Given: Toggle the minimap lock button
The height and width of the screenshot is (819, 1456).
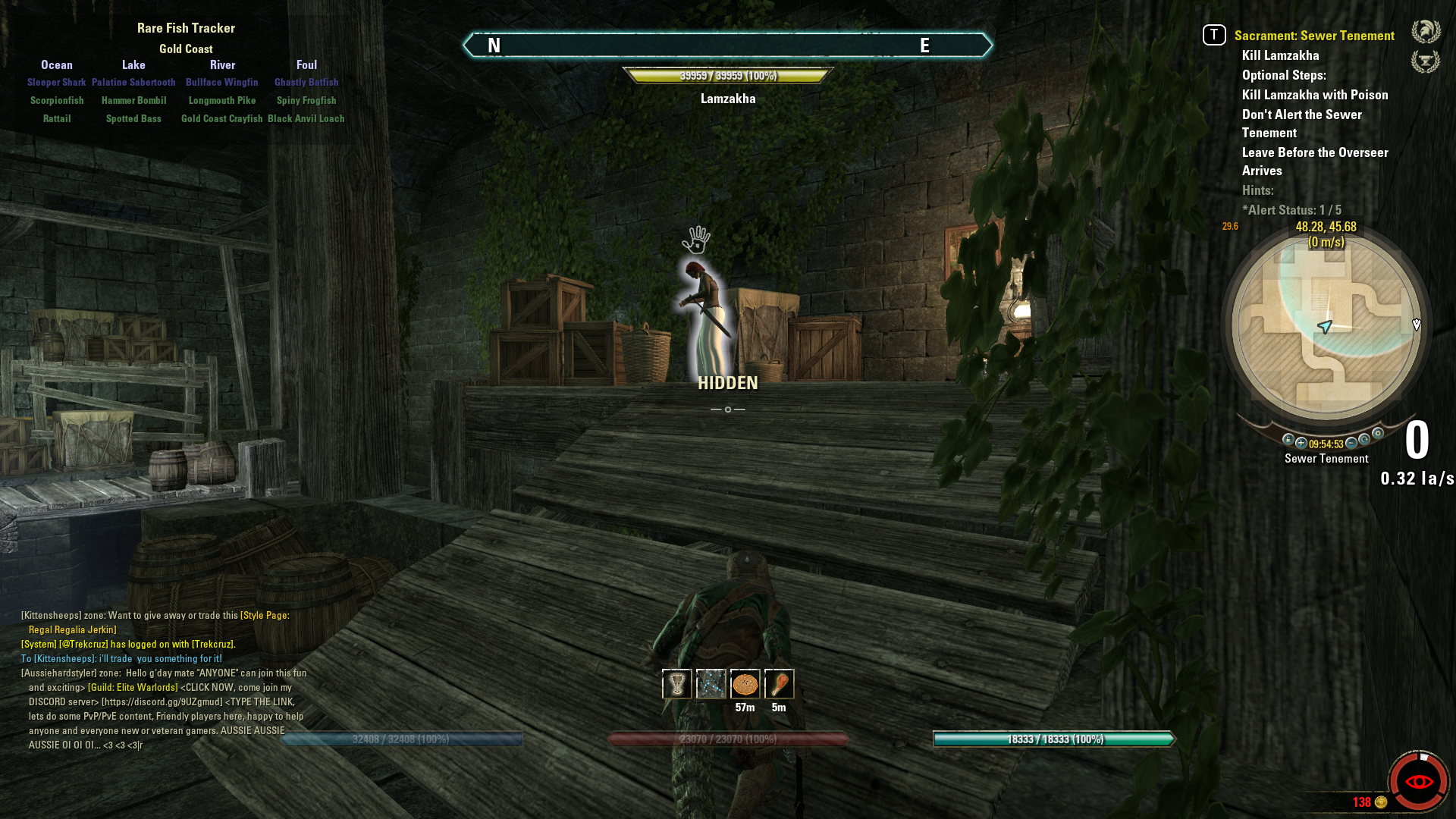Looking at the screenshot, I should pos(1288,440).
